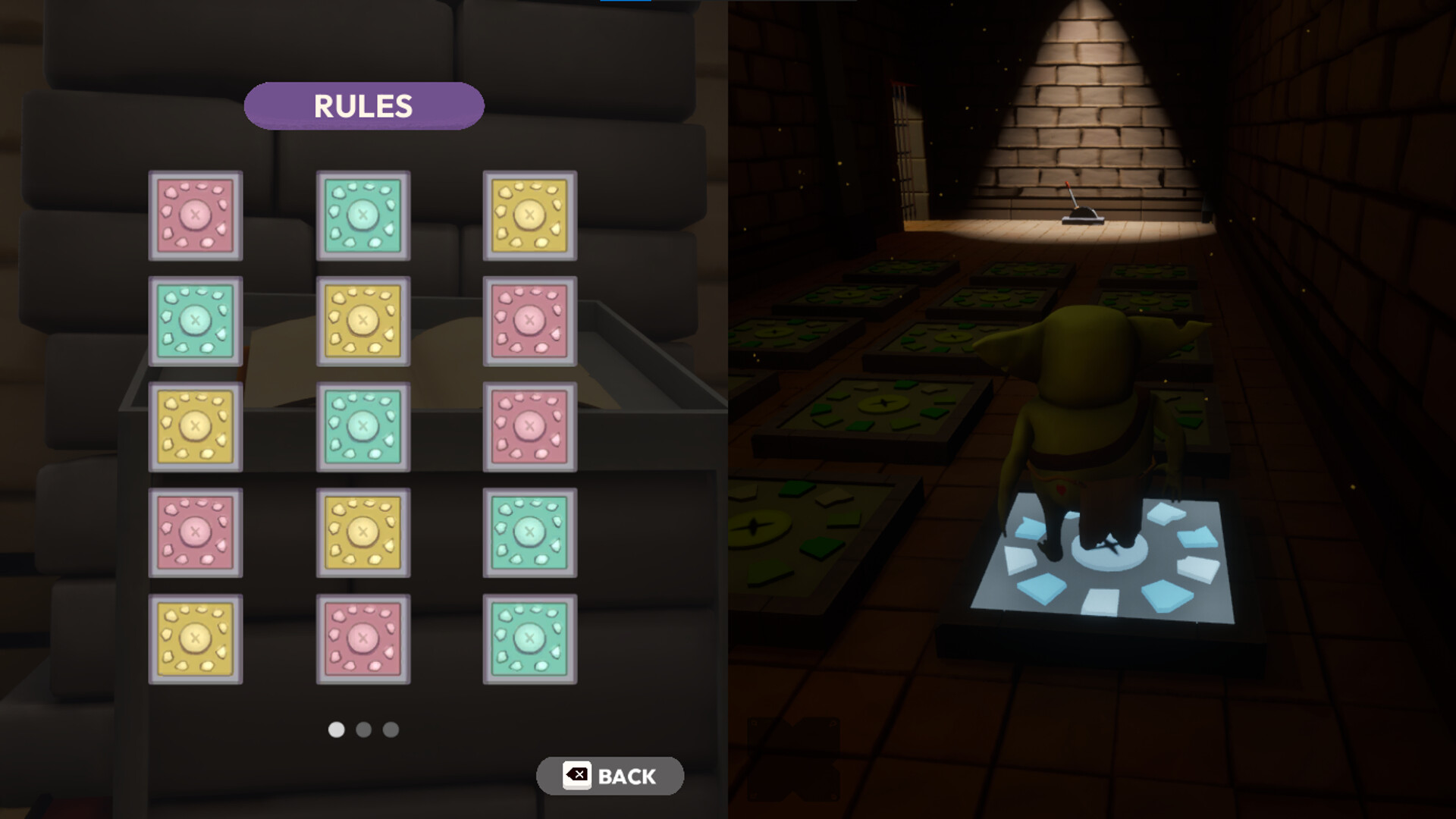Select the pink tile in the bottom row
1456x819 pixels.
click(x=362, y=637)
